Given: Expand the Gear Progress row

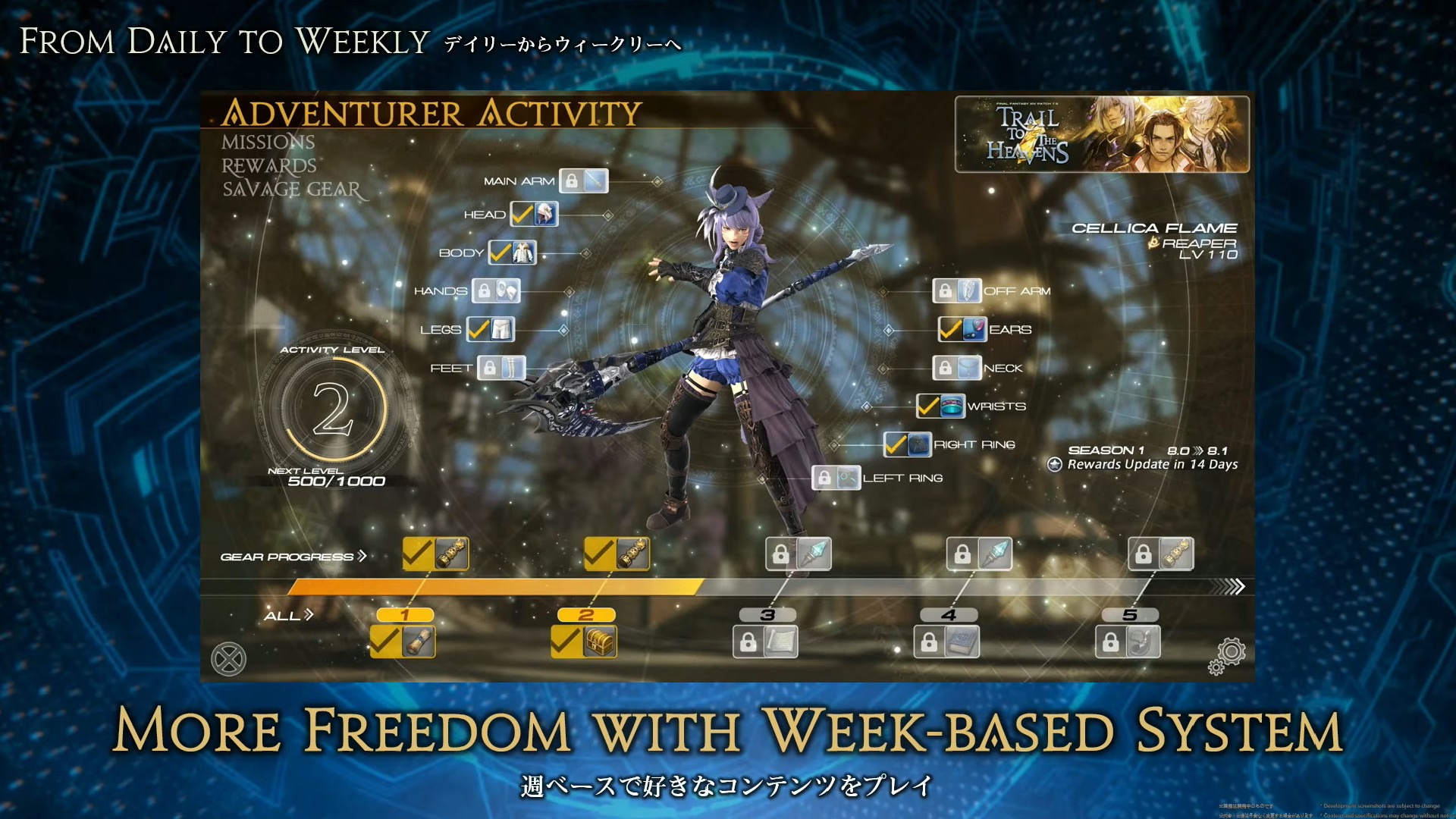Looking at the screenshot, I should [x=293, y=556].
